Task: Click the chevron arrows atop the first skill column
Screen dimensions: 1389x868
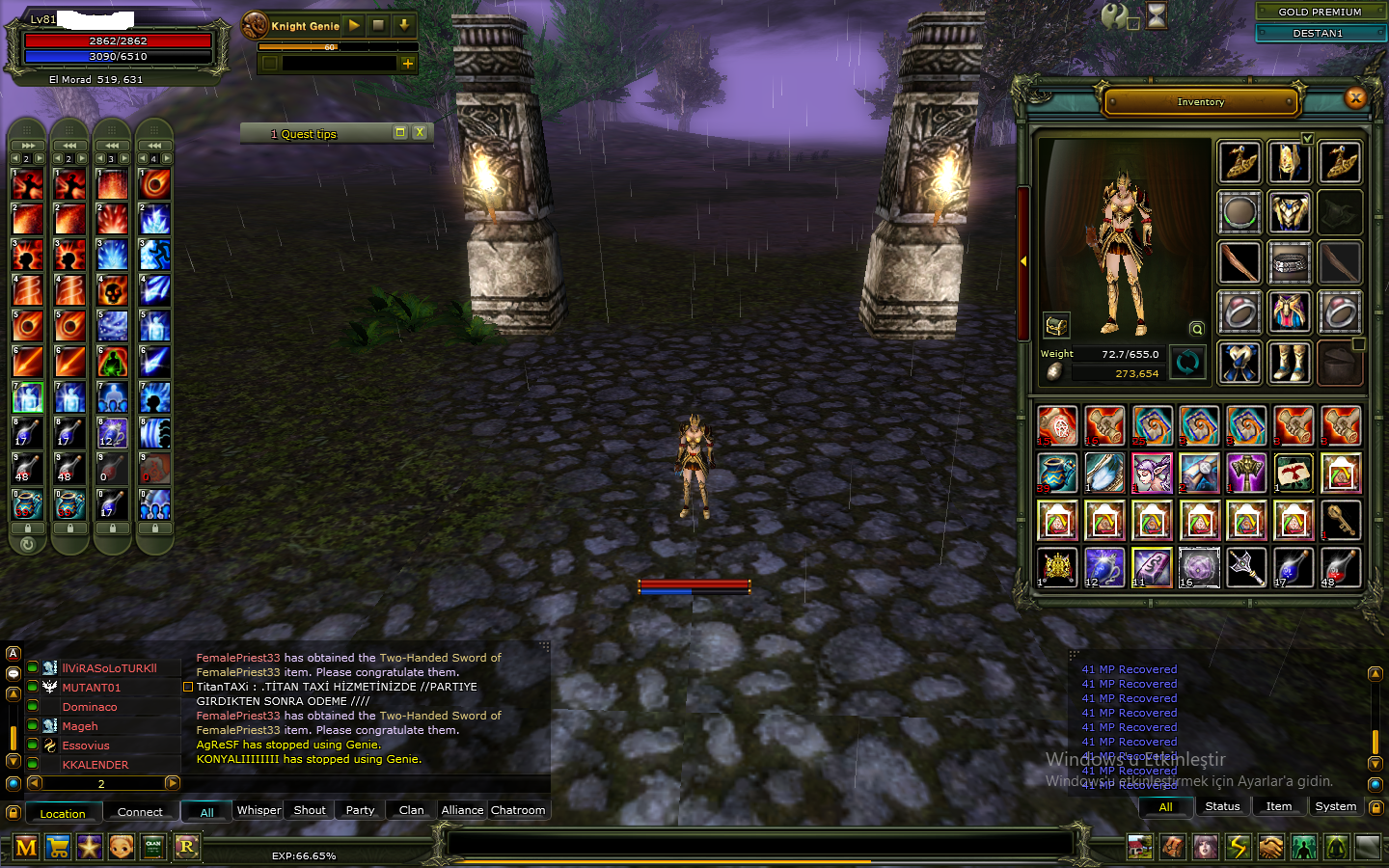Action: [x=26, y=145]
